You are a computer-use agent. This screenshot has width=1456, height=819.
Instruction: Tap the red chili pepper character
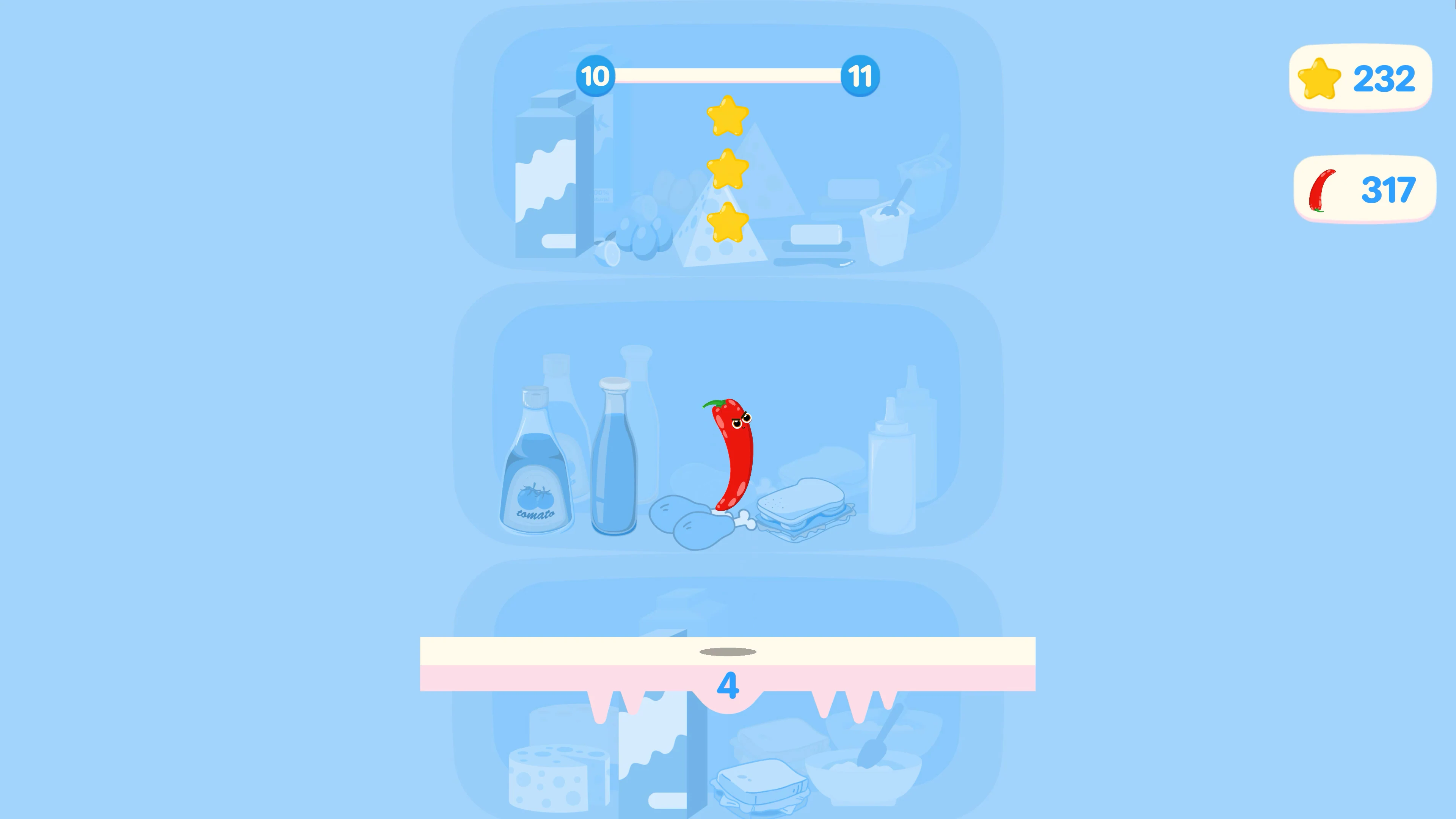732,452
